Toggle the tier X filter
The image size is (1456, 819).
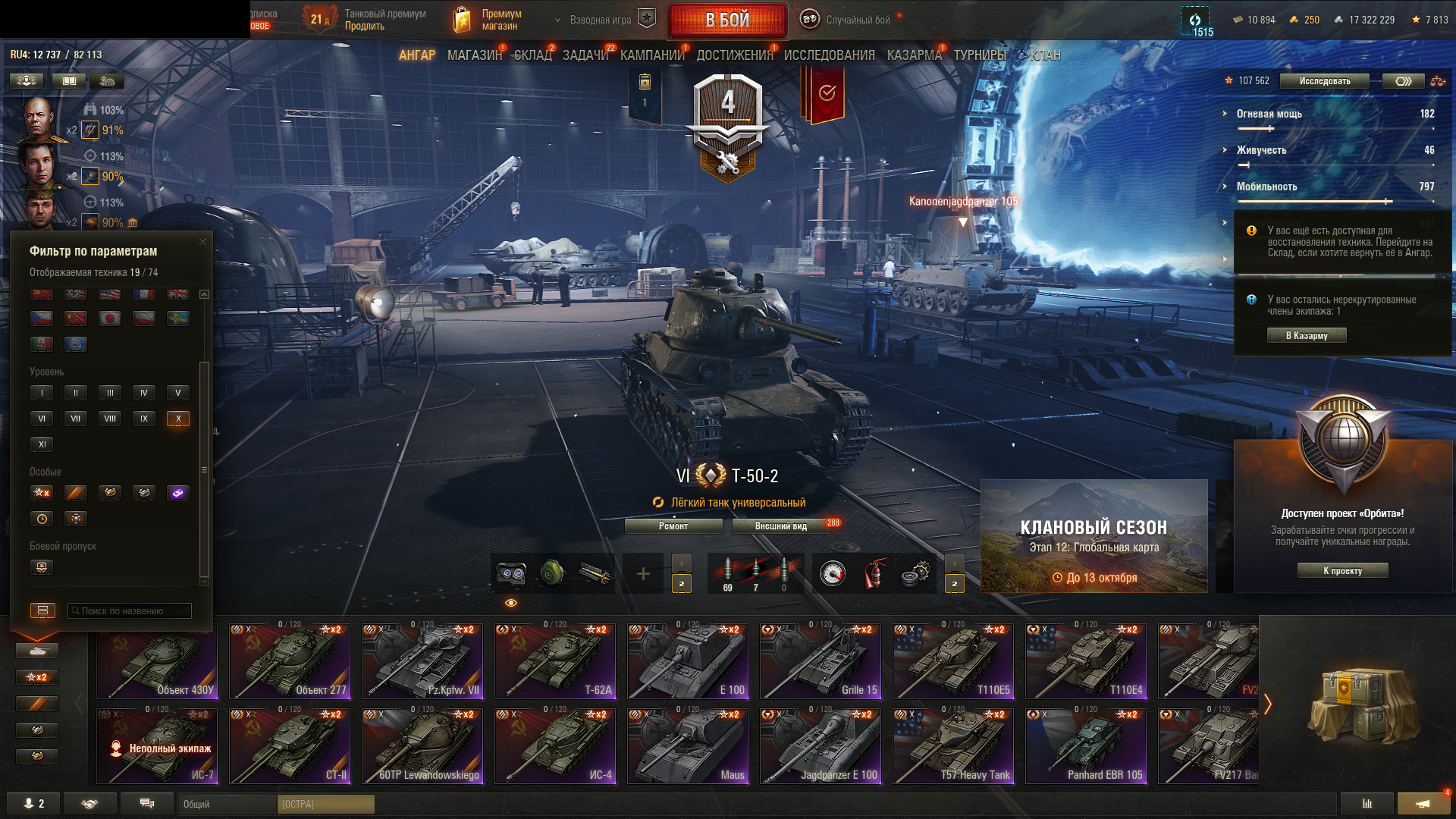coord(178,419)
